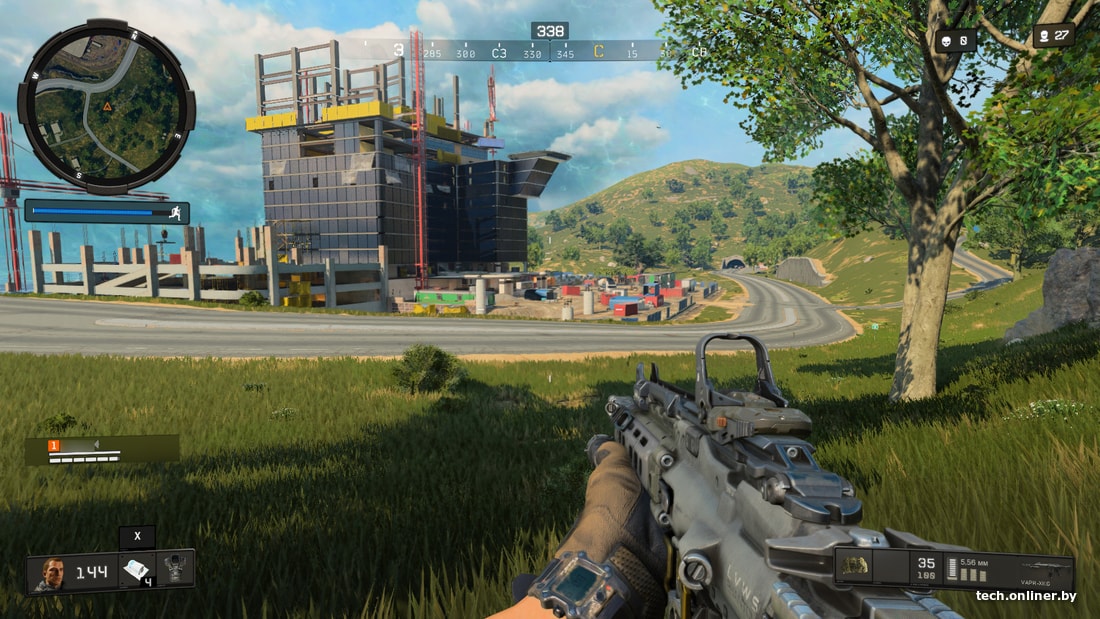Click the skull kill counter icon
1100x619 pixels.
pos(945,40)
